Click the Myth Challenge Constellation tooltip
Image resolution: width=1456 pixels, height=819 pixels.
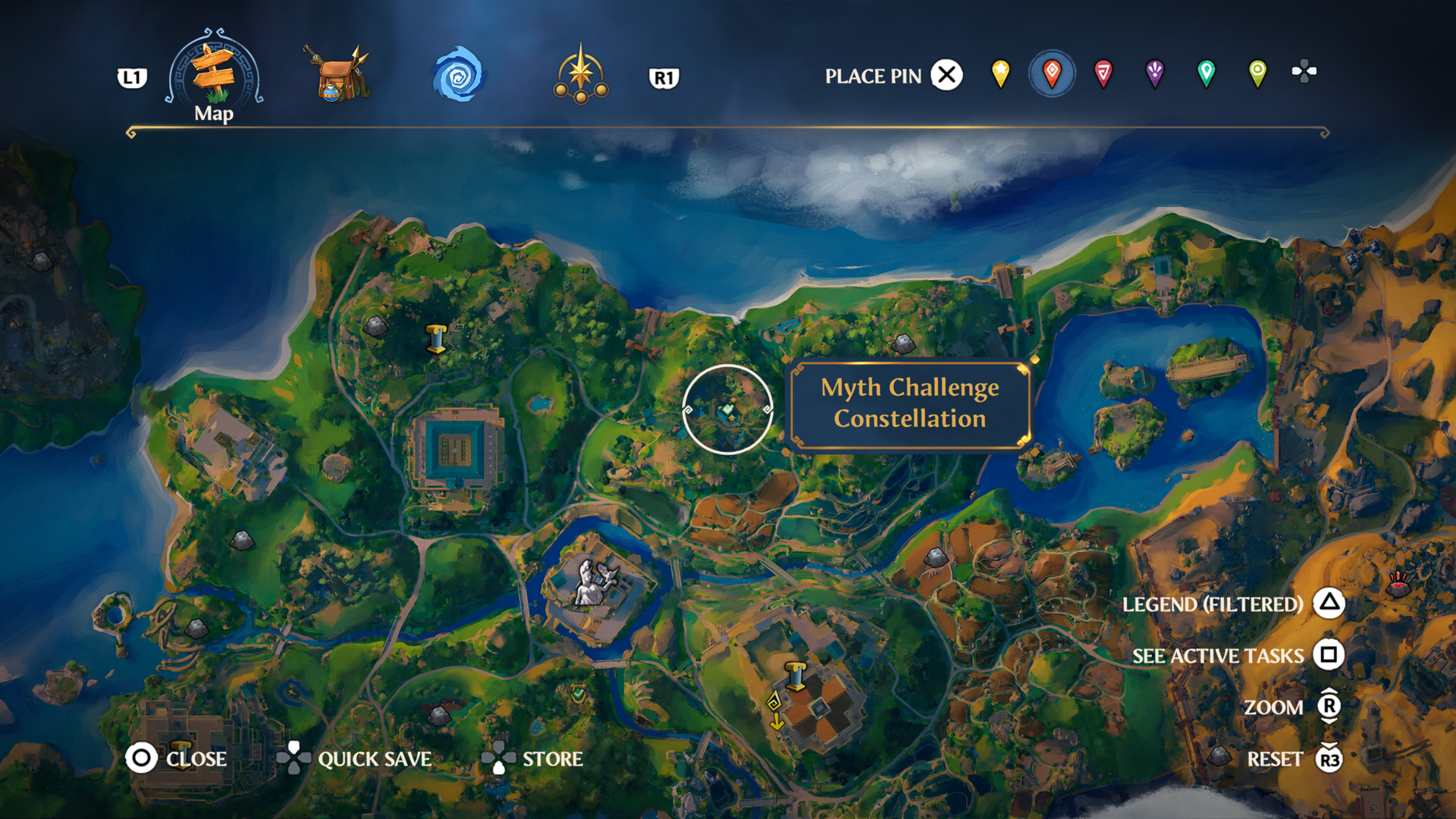point(910,403)
